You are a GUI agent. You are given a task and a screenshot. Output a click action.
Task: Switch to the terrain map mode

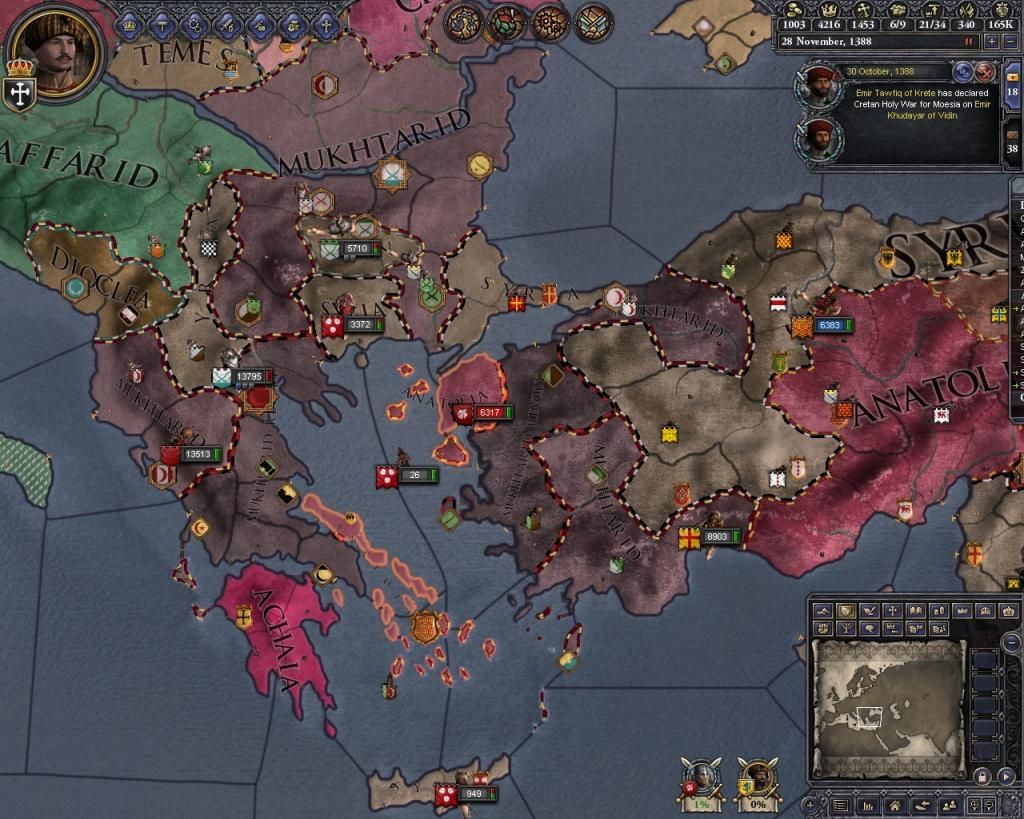coord(824,610)
